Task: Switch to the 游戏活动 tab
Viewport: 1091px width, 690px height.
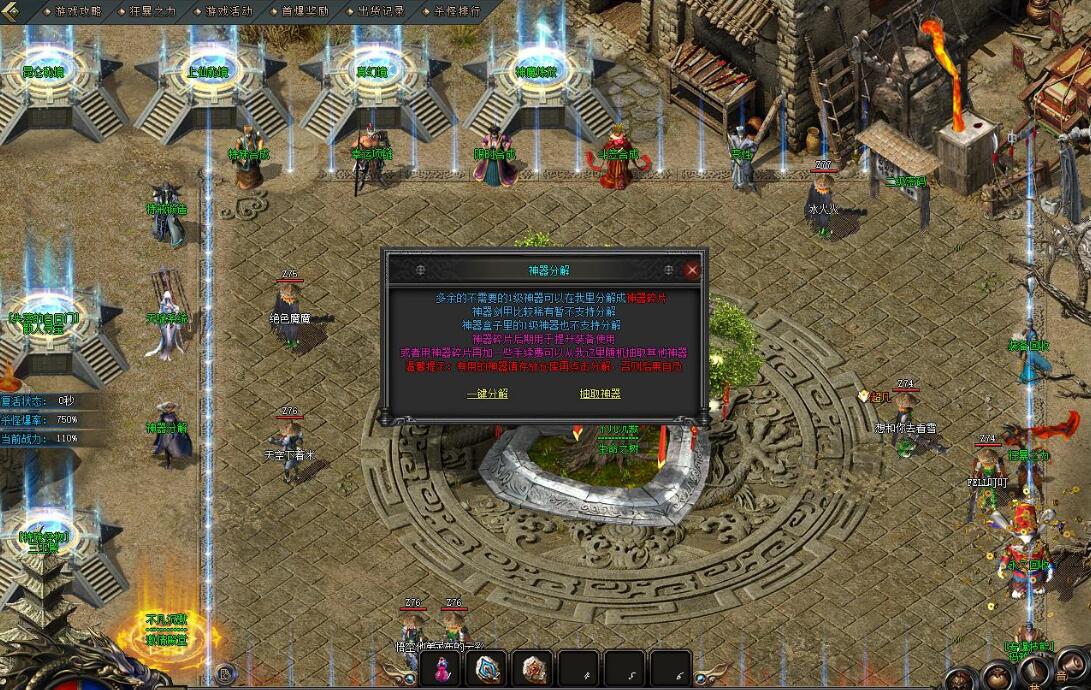Action: click(x=229, y=11)
